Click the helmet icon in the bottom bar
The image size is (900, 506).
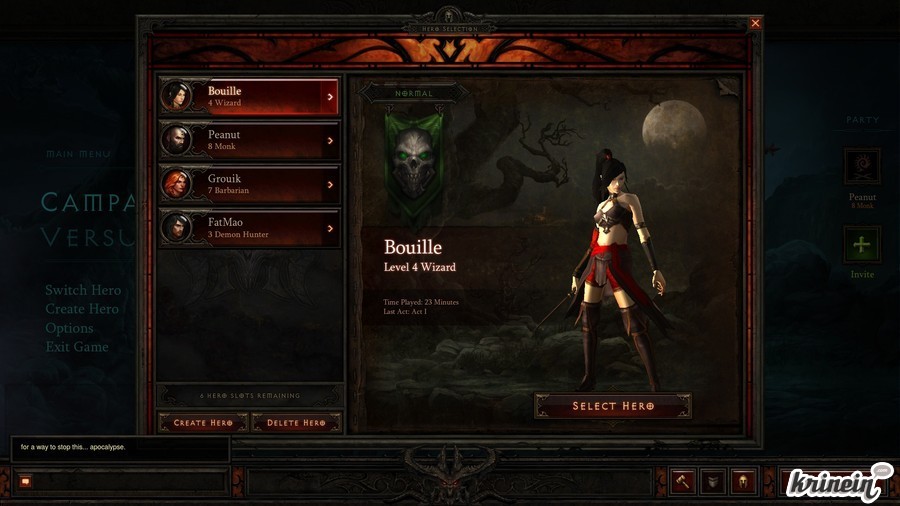click(743, 481)
